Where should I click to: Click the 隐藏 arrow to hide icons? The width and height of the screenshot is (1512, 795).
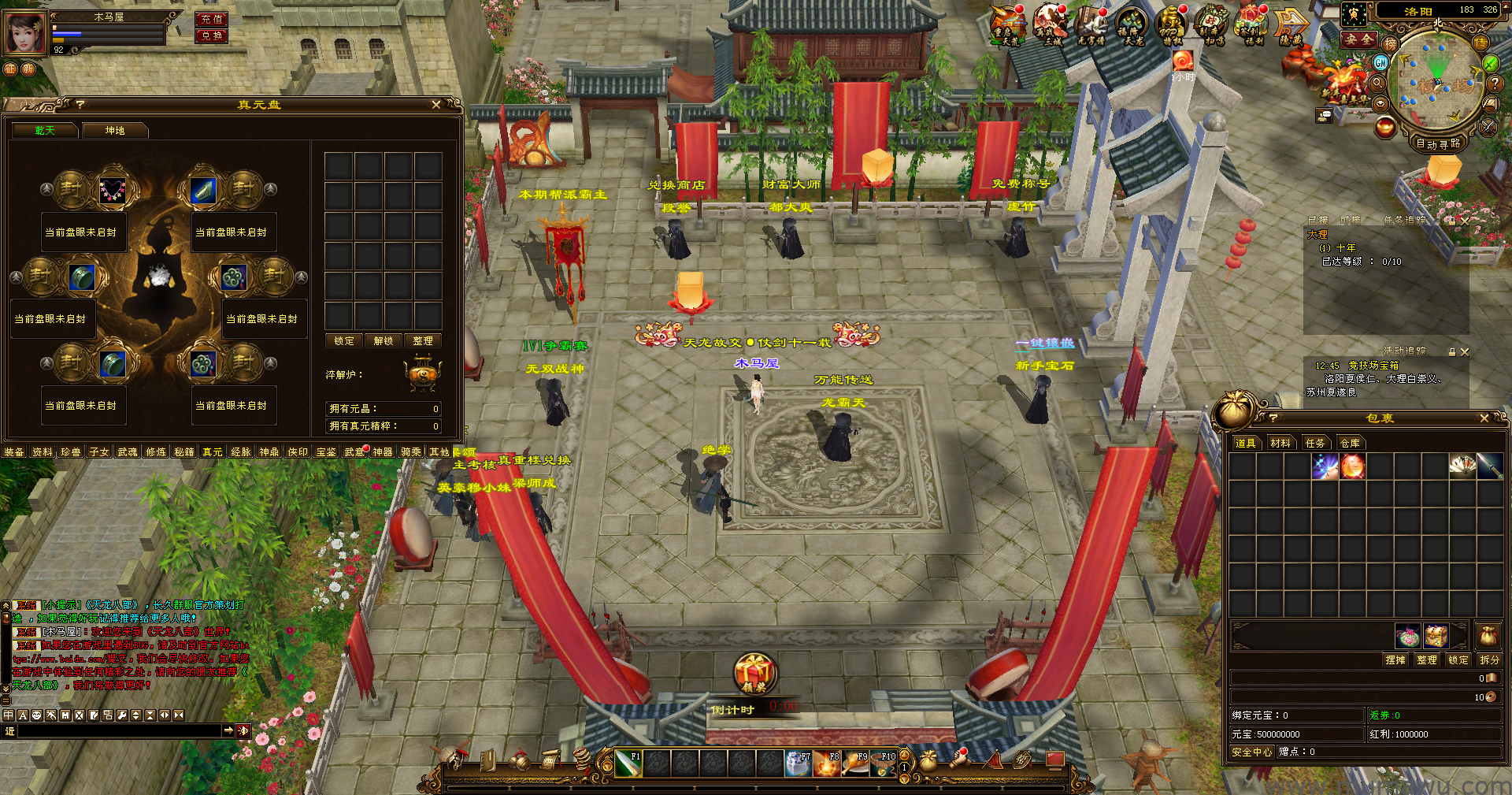point(1291,25)
